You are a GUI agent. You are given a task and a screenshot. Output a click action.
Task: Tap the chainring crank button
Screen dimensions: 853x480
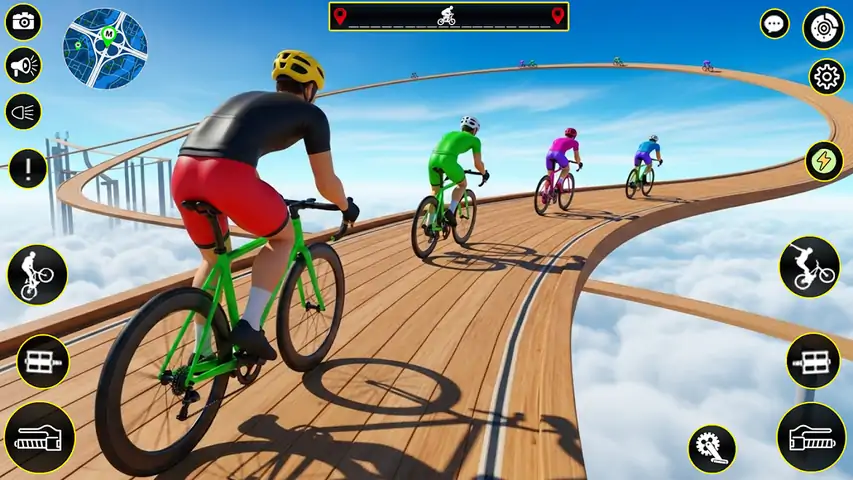click(711, 449)
